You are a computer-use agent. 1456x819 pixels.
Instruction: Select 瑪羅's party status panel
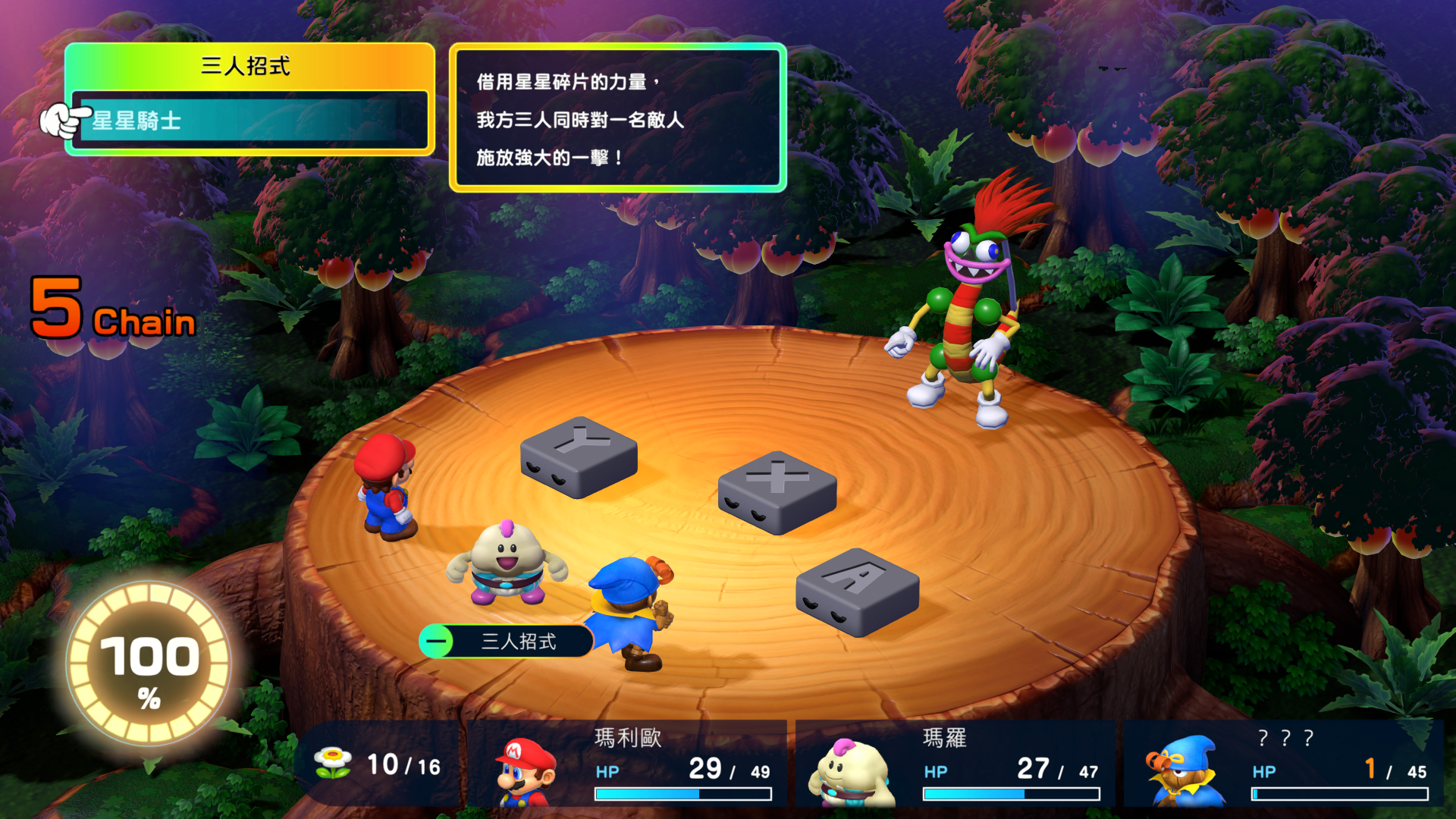[x=957, y=764]
